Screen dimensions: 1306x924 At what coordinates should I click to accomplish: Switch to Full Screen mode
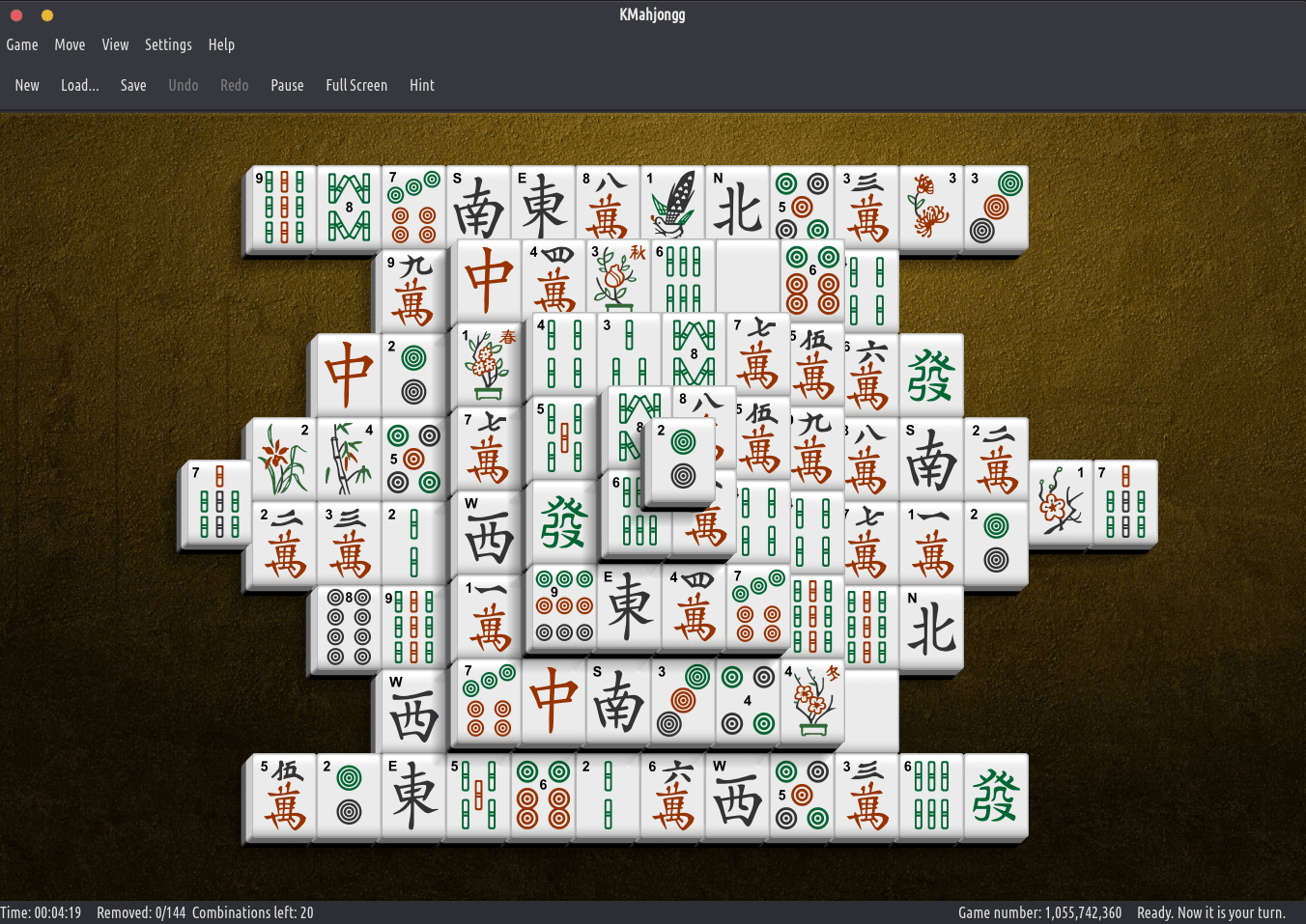[356, 85]
